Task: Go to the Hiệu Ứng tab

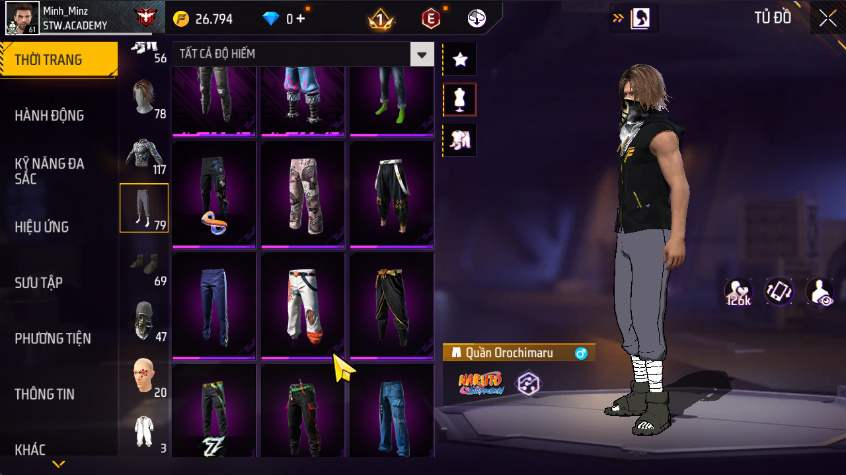Action: tap(42, 227)
